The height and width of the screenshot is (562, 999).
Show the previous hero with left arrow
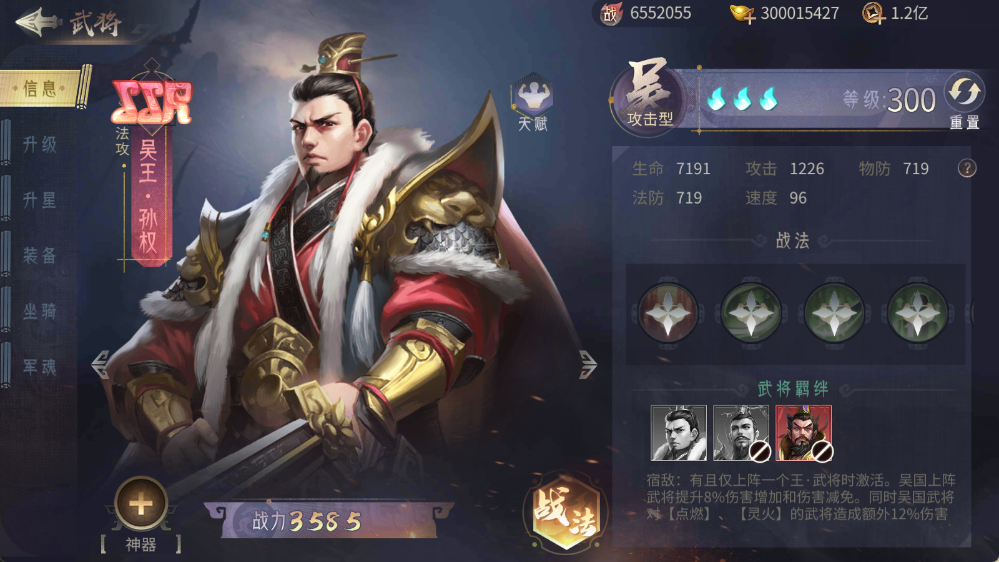click(100, 365)
